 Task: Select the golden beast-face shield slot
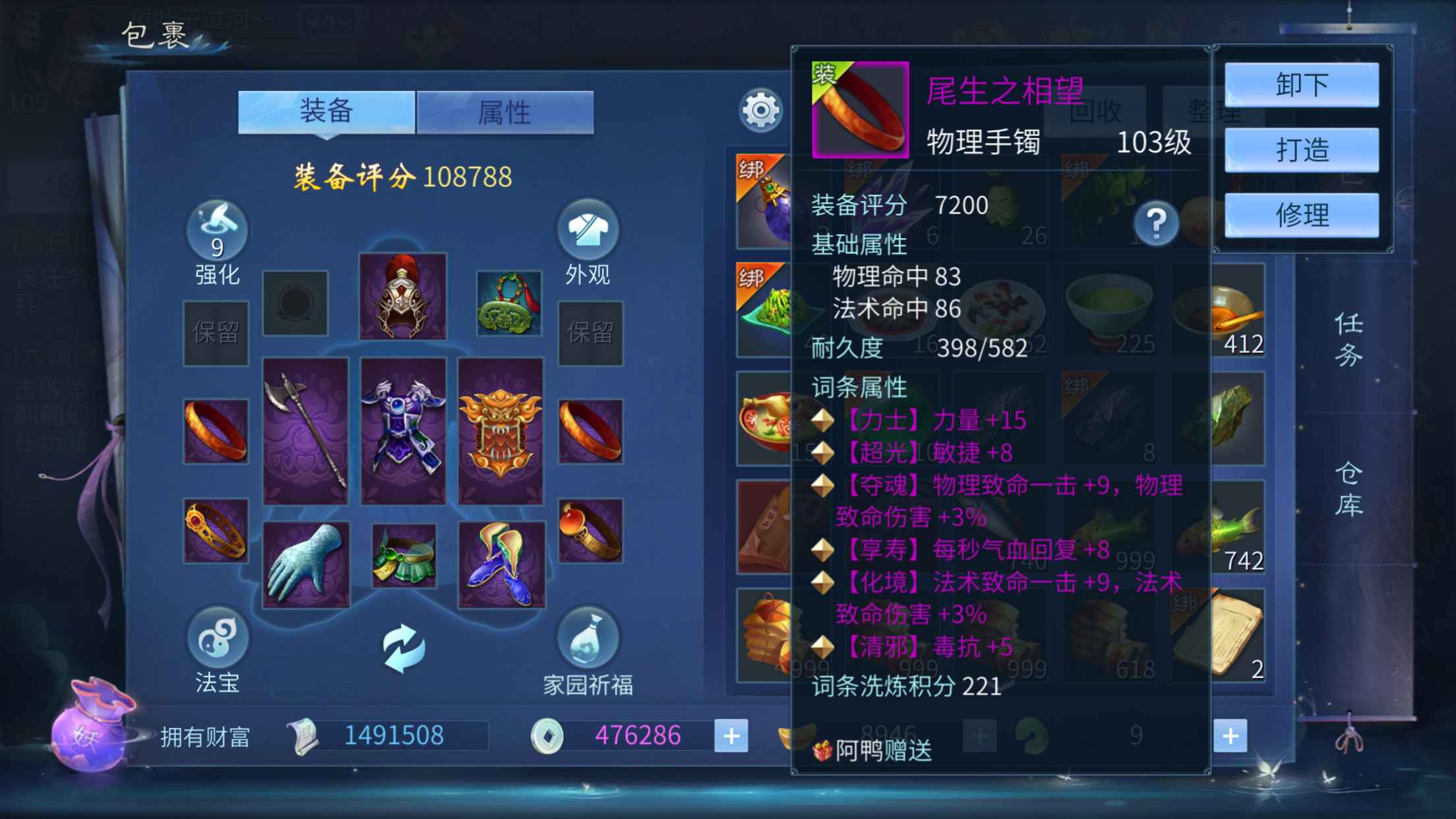click(x=501, y=431)
